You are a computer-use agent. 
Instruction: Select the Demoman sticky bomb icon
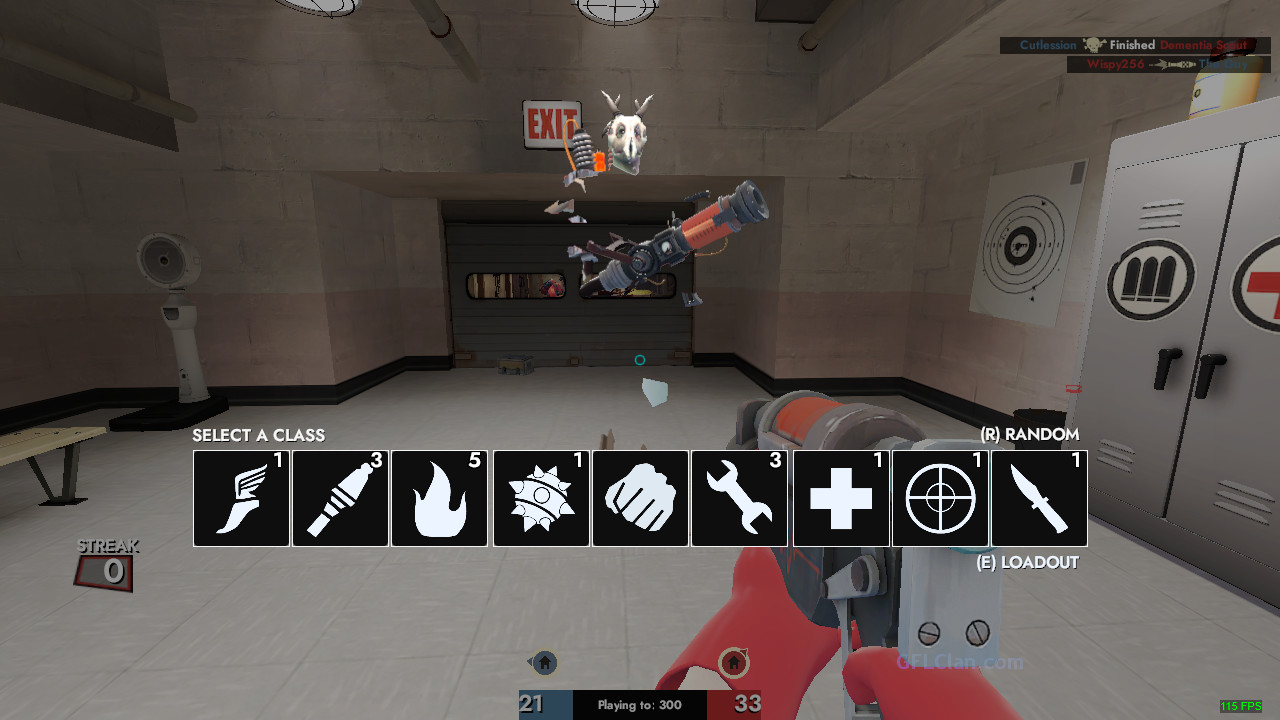click(540, 498)
